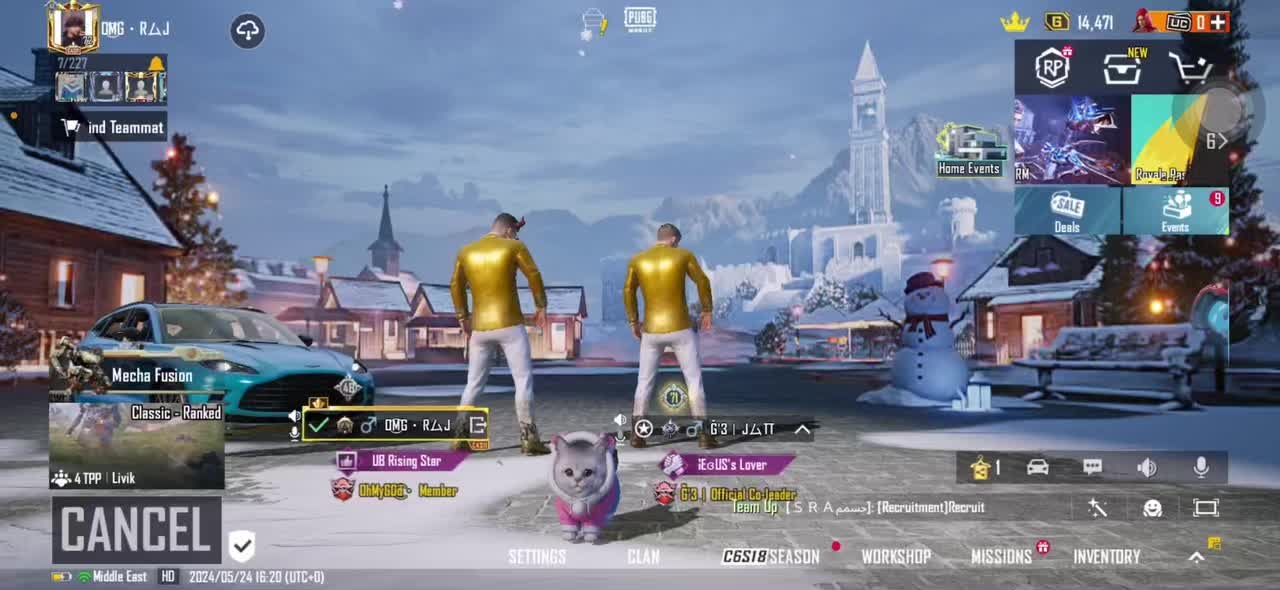1280x590 pixels.
Task: Open the cloud download icon
Action: (248, 31)
